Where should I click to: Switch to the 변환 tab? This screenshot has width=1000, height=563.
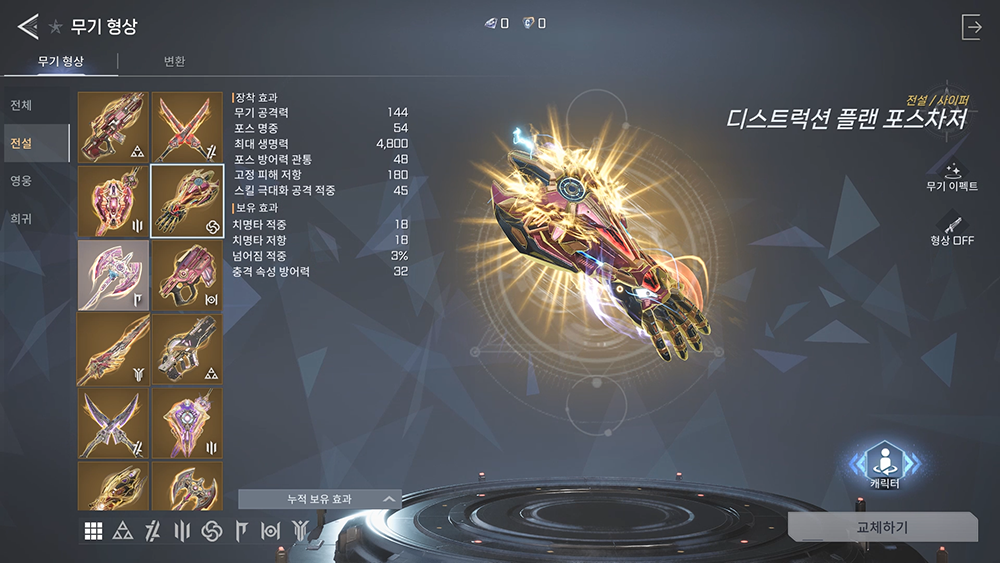coord(174,62)
